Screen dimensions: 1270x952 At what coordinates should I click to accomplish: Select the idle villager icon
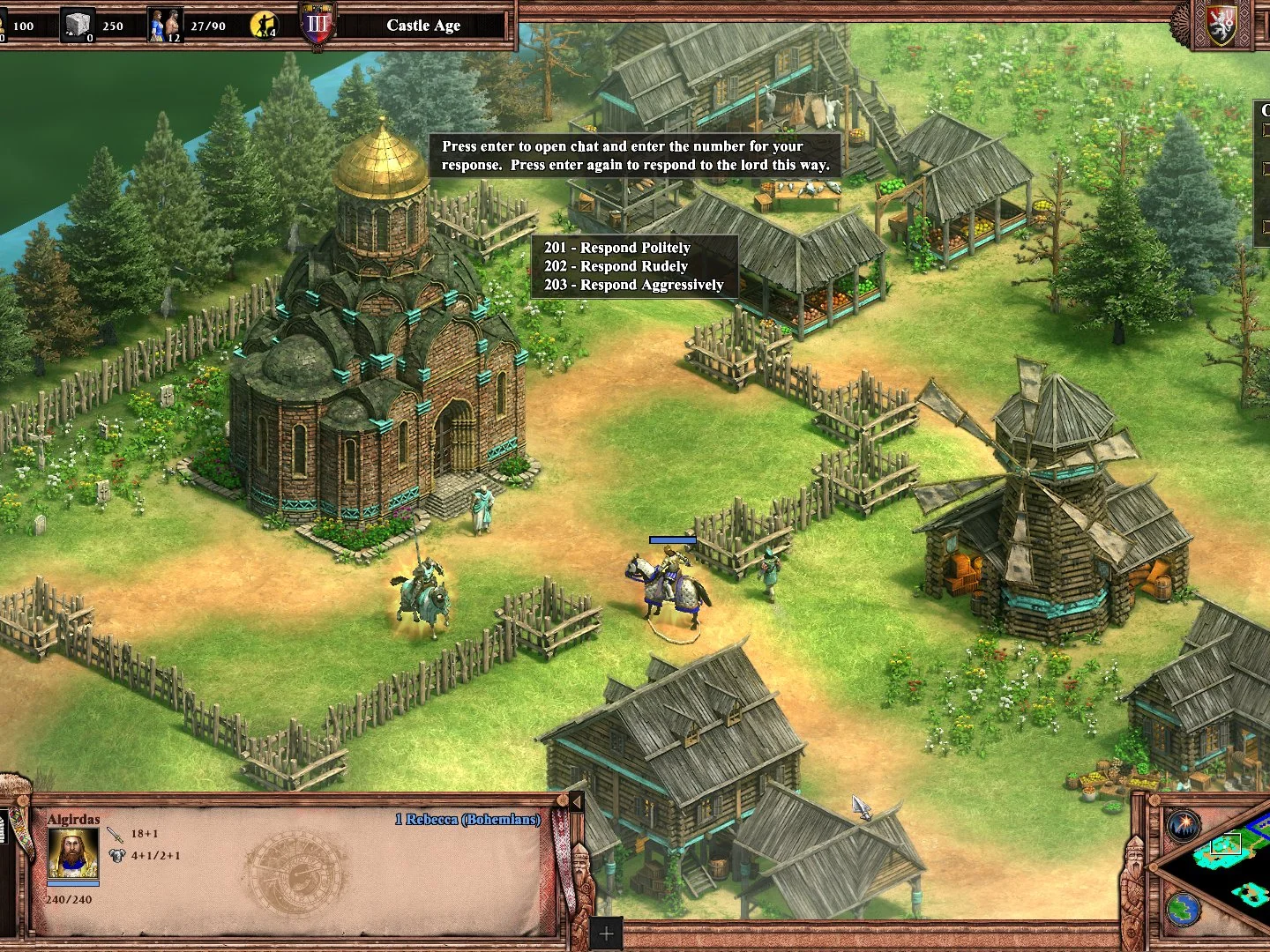263,25
